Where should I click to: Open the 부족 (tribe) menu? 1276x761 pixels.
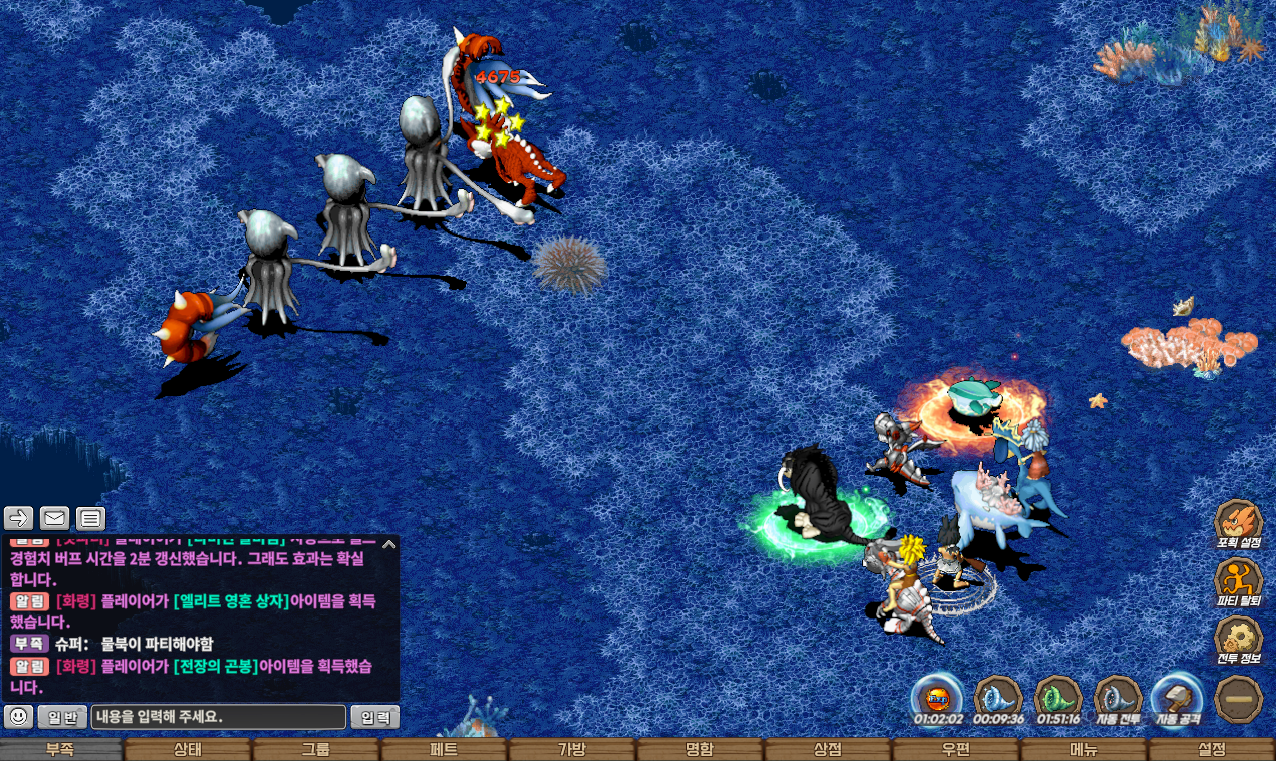(x=60, y=750)
